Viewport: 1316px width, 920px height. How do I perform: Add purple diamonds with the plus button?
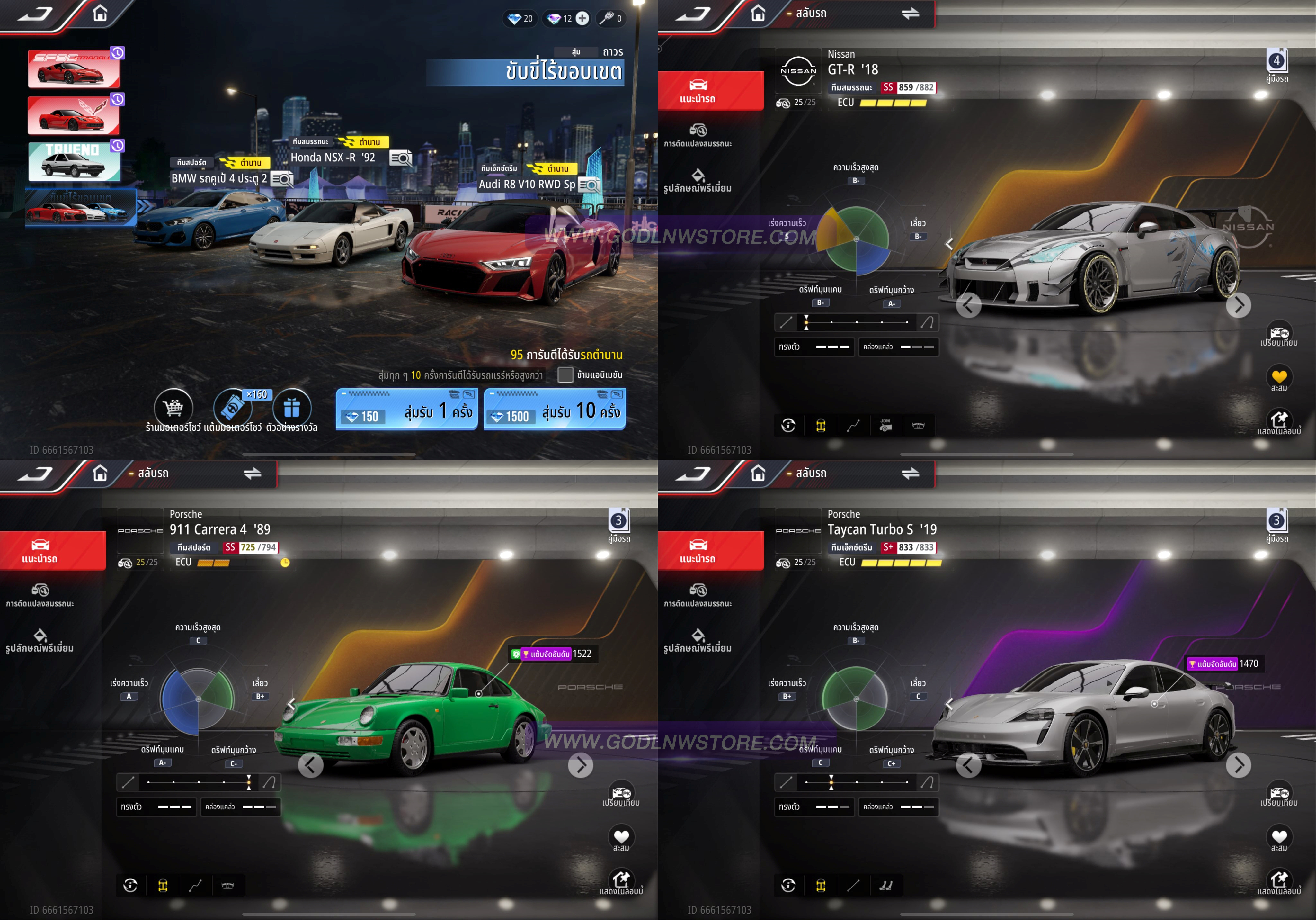pyautogui.click(x=582, y=18)
